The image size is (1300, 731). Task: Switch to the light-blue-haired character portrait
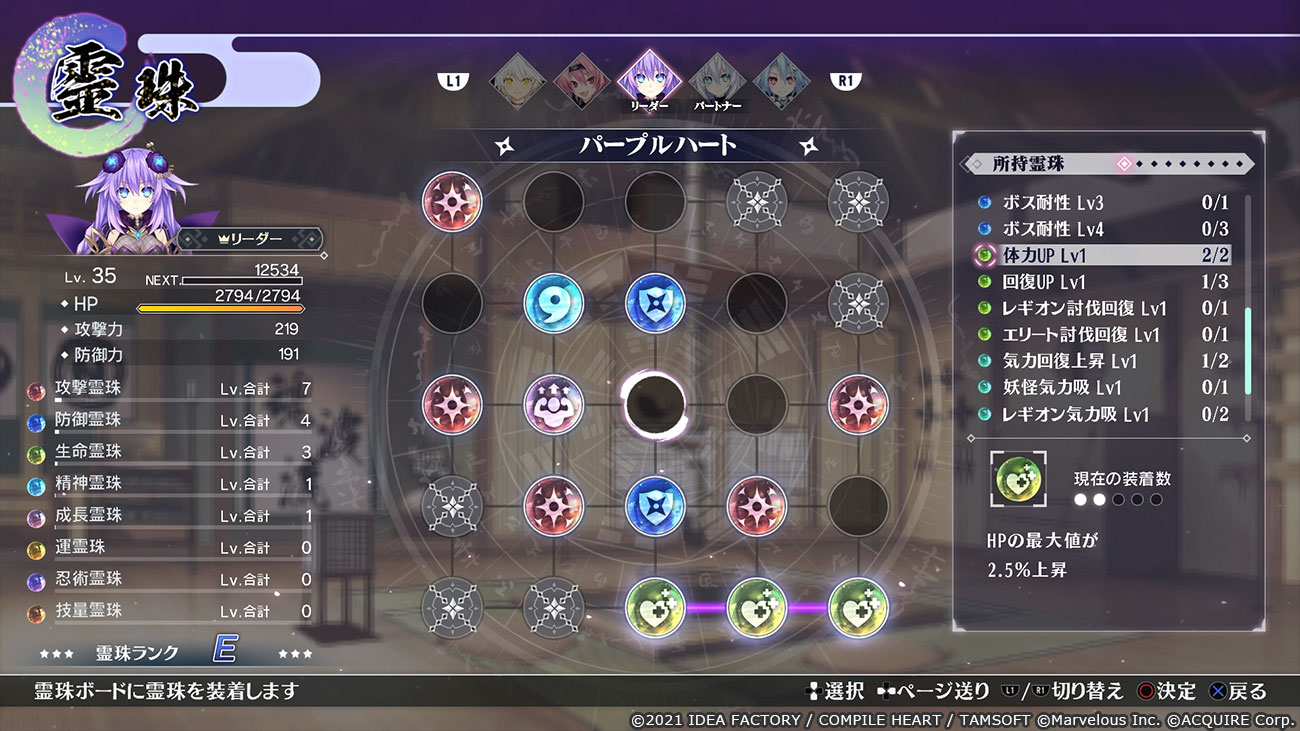coord(780,81)
